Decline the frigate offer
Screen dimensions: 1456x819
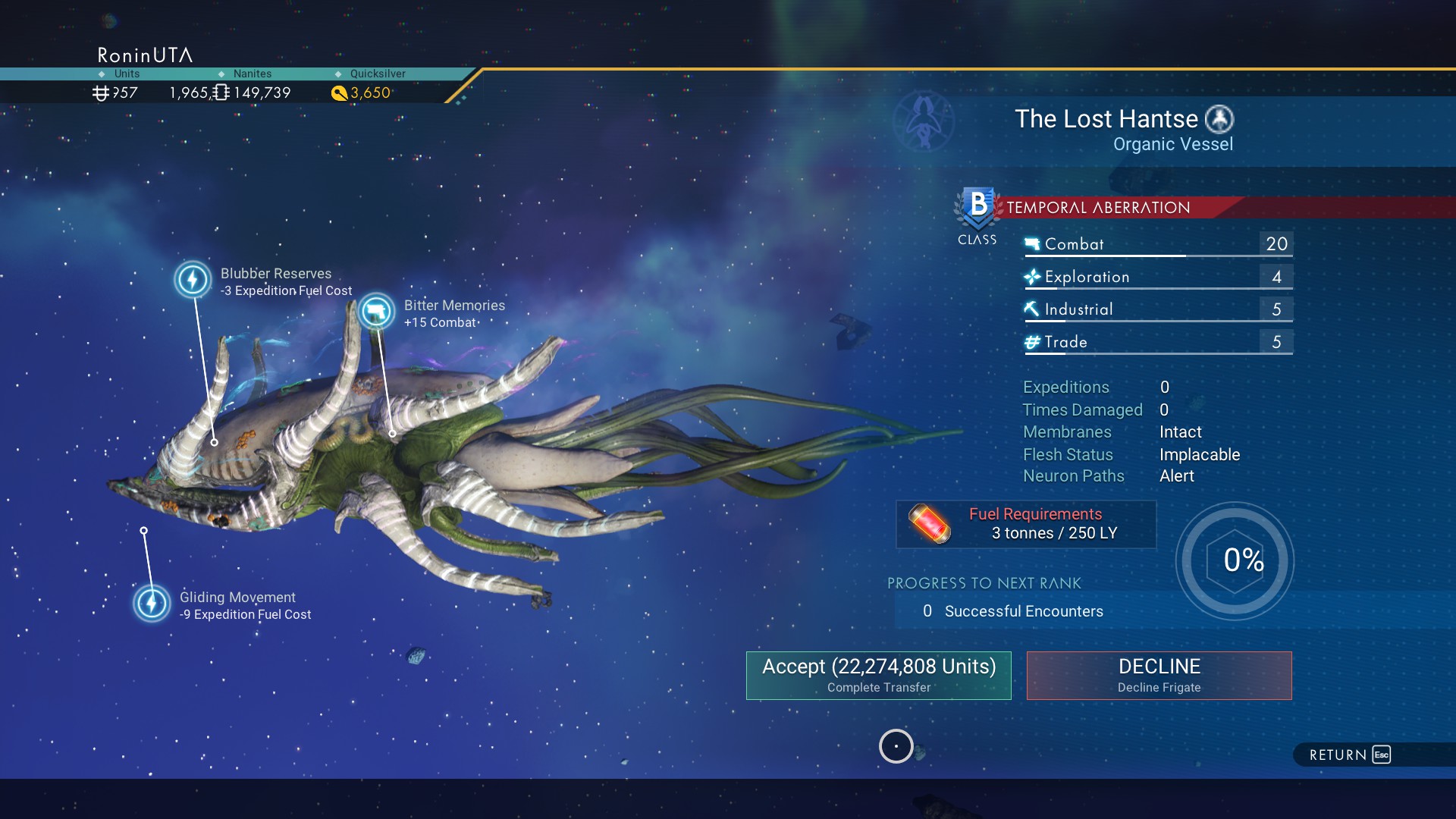1159,675
